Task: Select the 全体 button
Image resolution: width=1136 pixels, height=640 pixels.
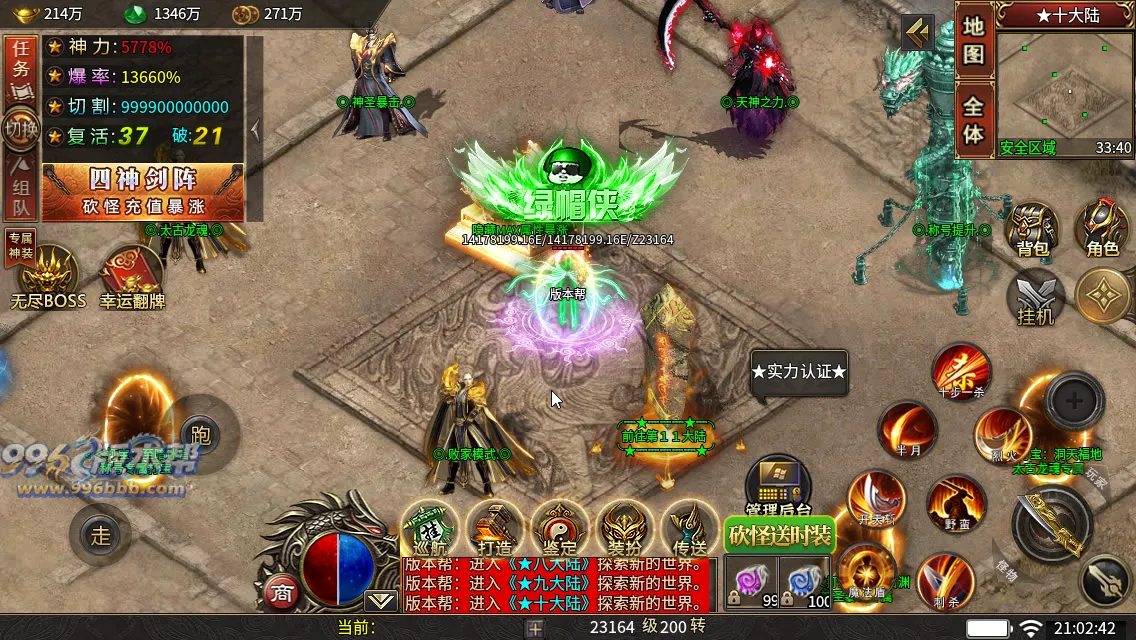Action: click(x=974, y=119)
